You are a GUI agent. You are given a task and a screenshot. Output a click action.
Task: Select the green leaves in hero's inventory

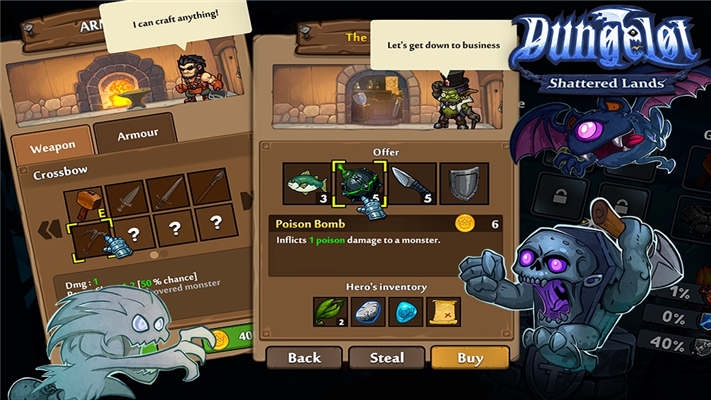tap(330, 311)
